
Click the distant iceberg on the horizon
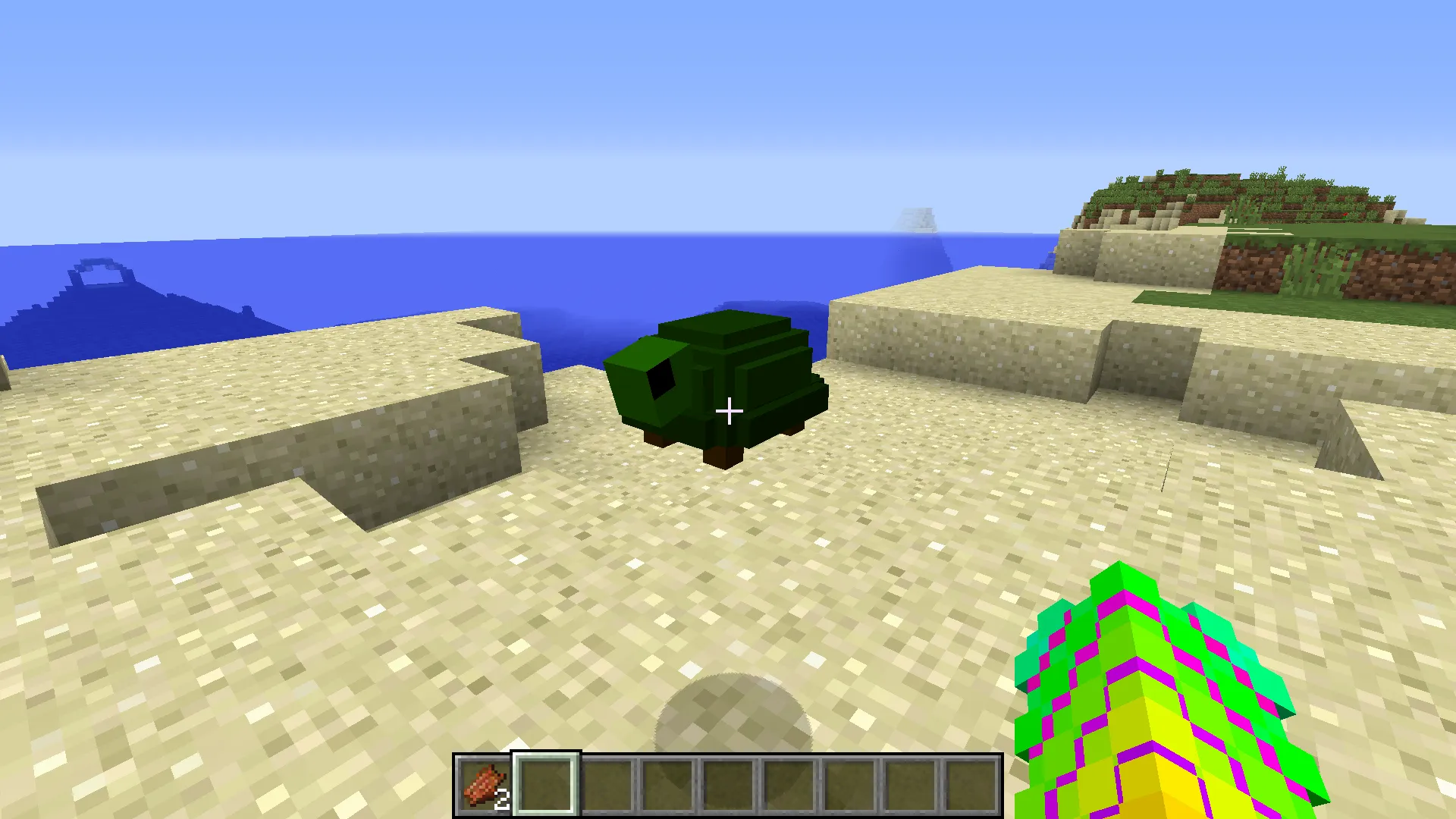coord(919,220)
